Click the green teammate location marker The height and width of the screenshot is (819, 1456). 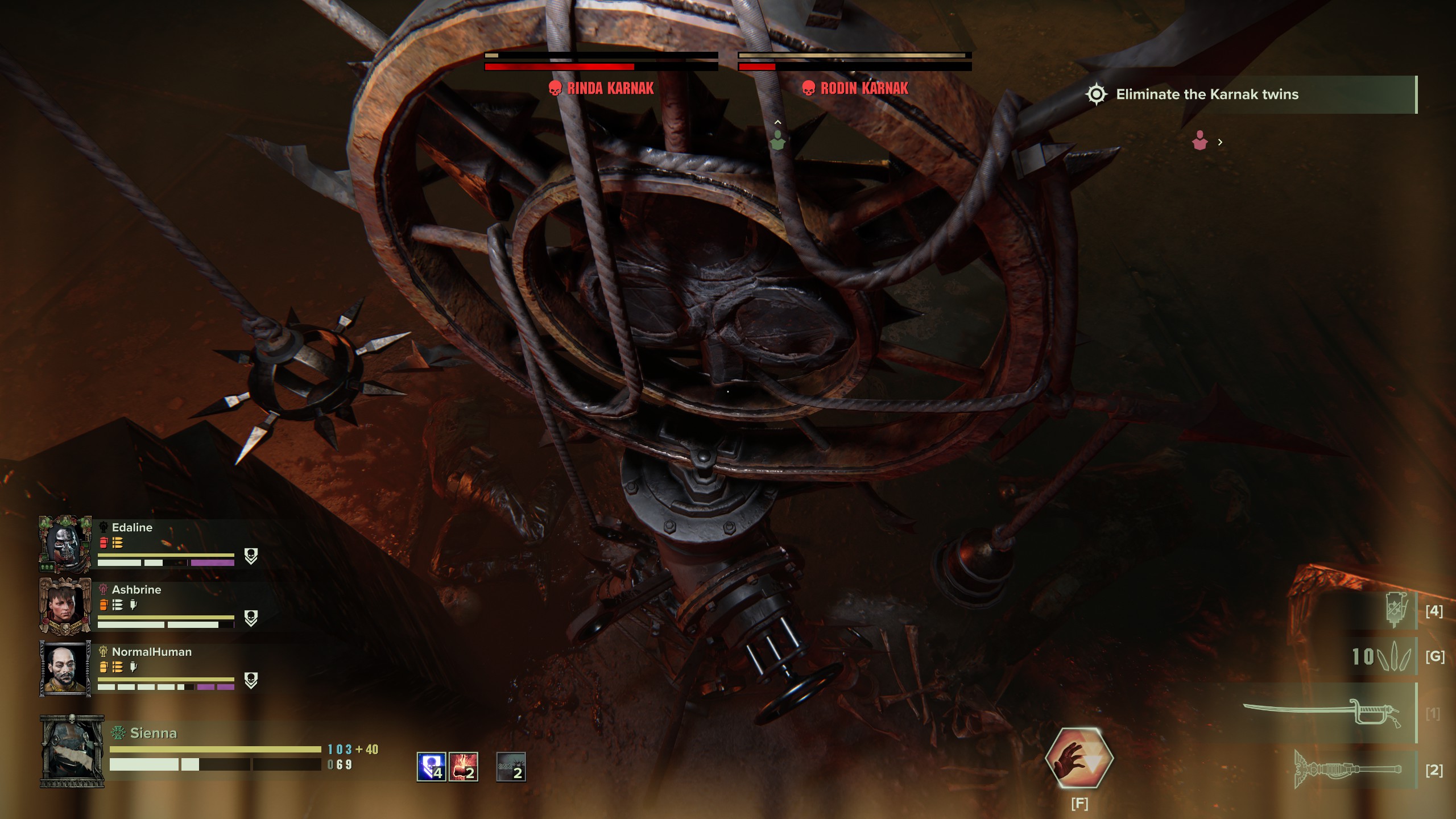(777, 140)
